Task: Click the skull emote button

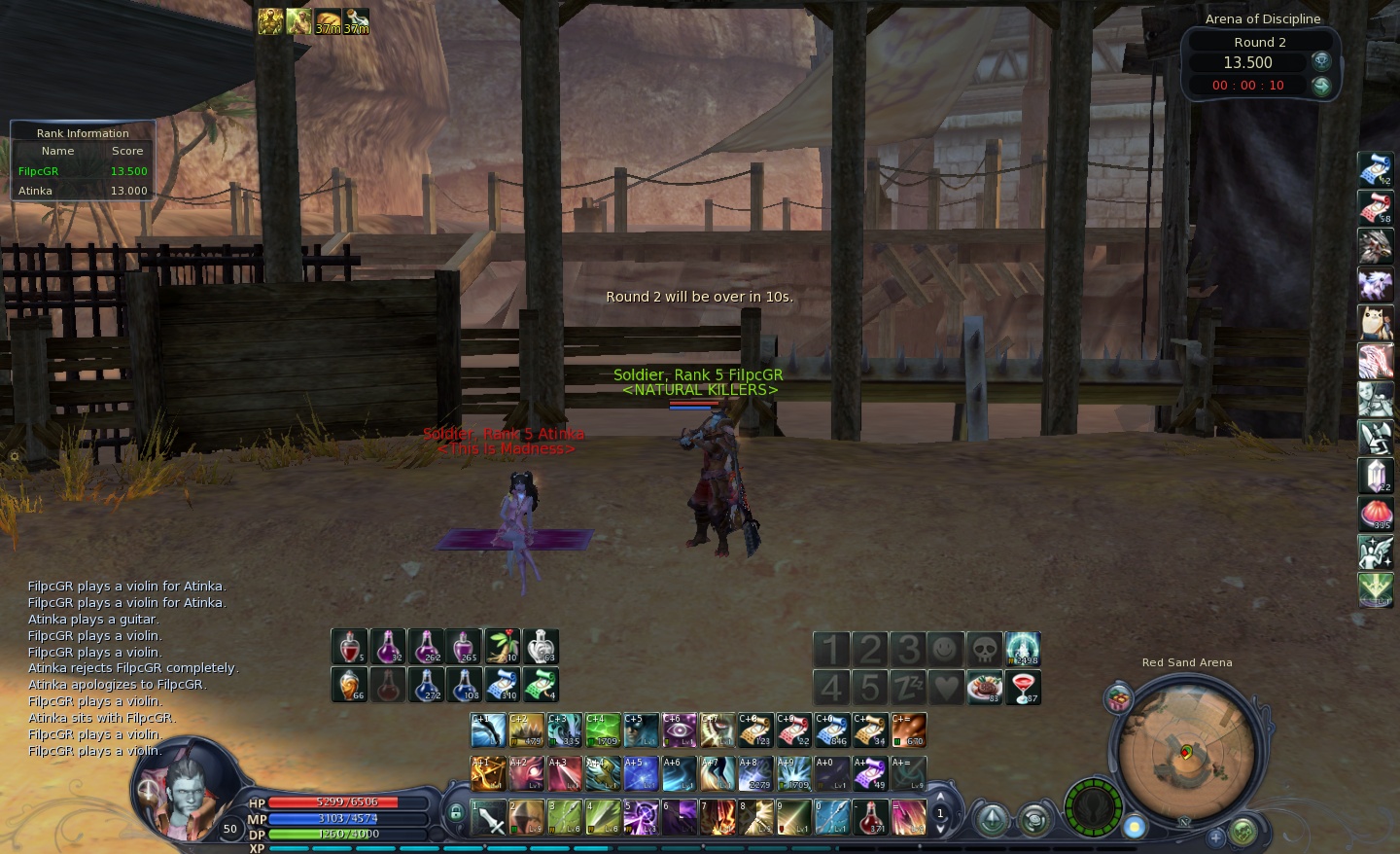Action: (985, 649)
